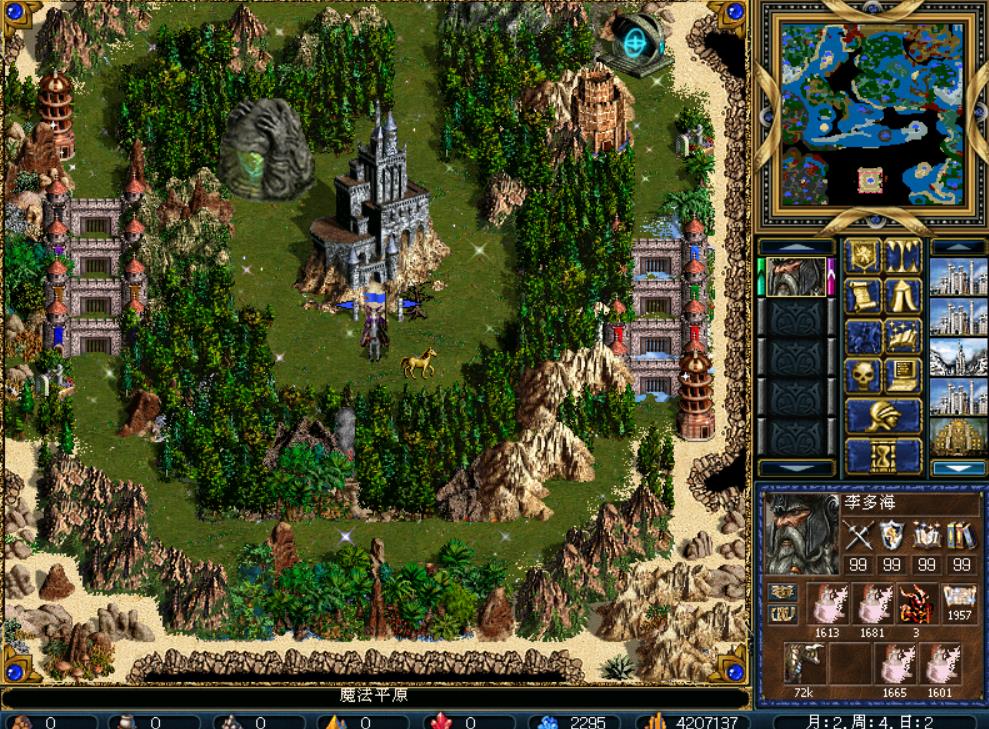Click the tent sleep/wake hero button

click(x=903, y=297)
